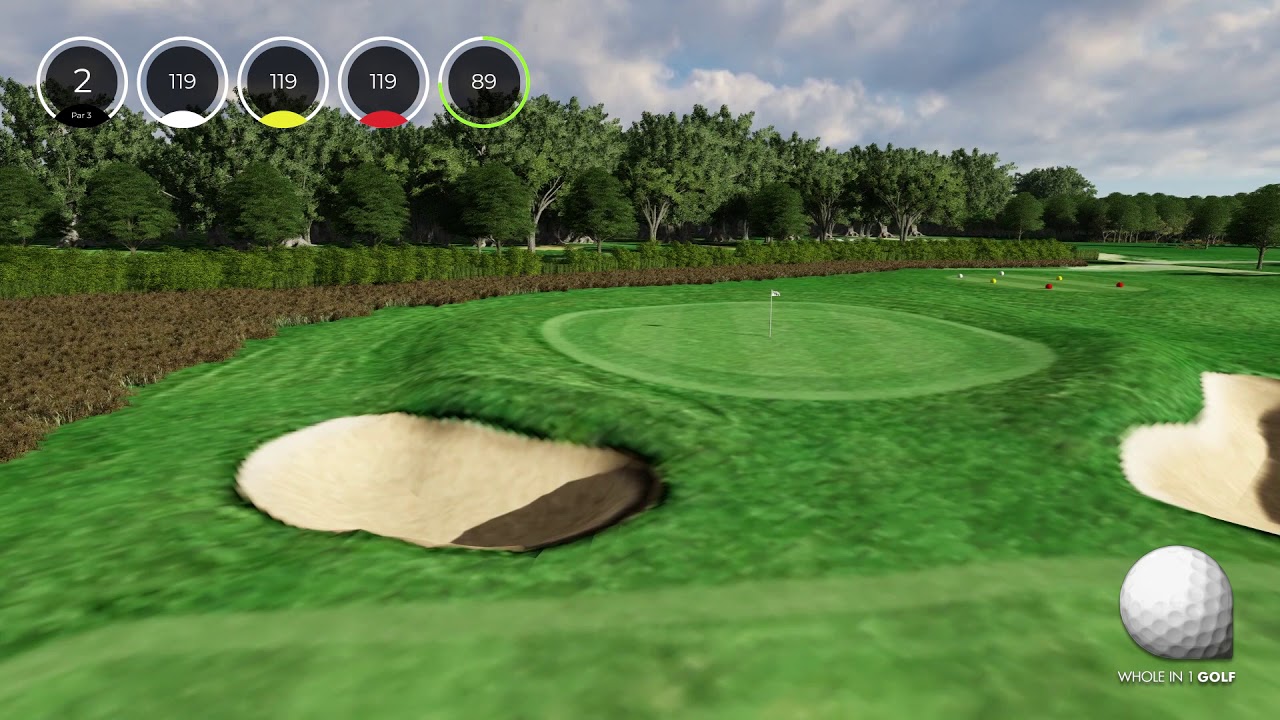This screenshot has width=1280, height=720.
Task: Open the Whole In 1 Golf logo
Action: (1176, 615)
